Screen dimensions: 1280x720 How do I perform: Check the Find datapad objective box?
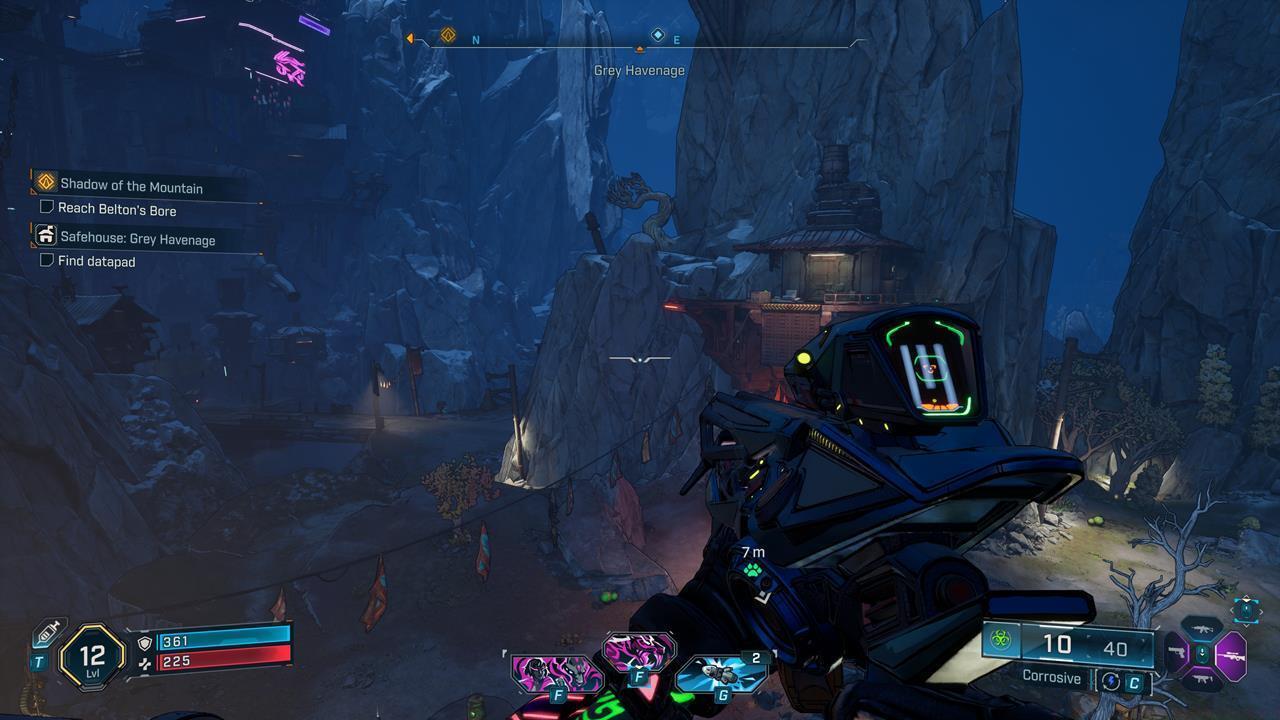coord(45,259)
